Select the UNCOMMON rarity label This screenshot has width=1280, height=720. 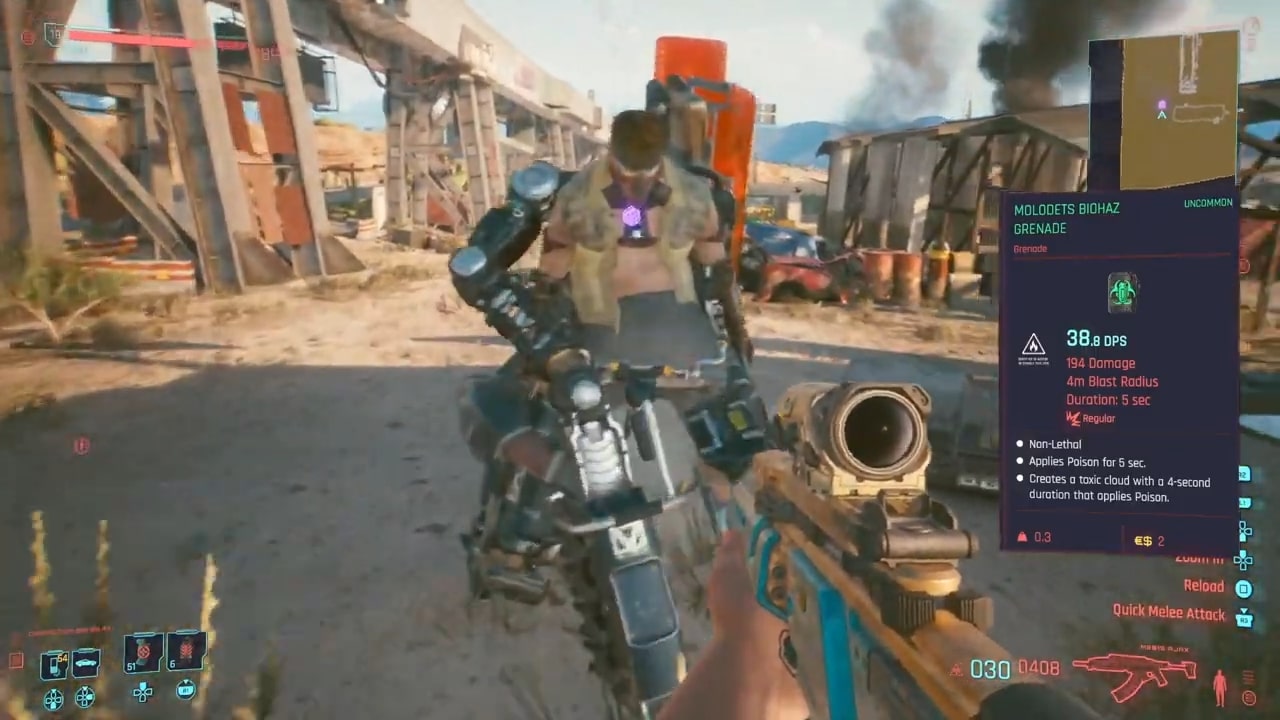click(x=1208, y=203)
